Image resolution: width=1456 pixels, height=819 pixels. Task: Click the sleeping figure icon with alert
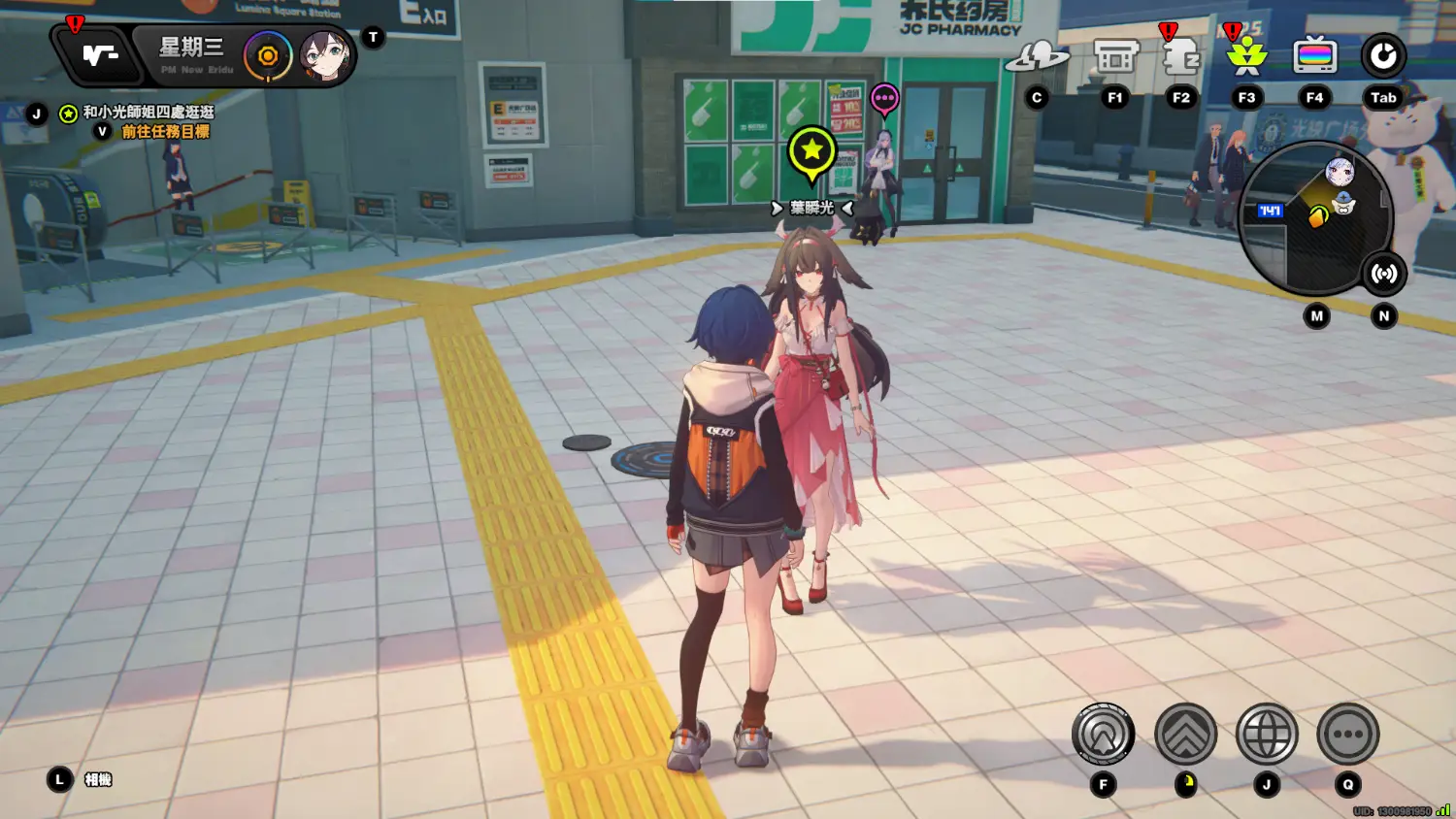click(1180, 57)
